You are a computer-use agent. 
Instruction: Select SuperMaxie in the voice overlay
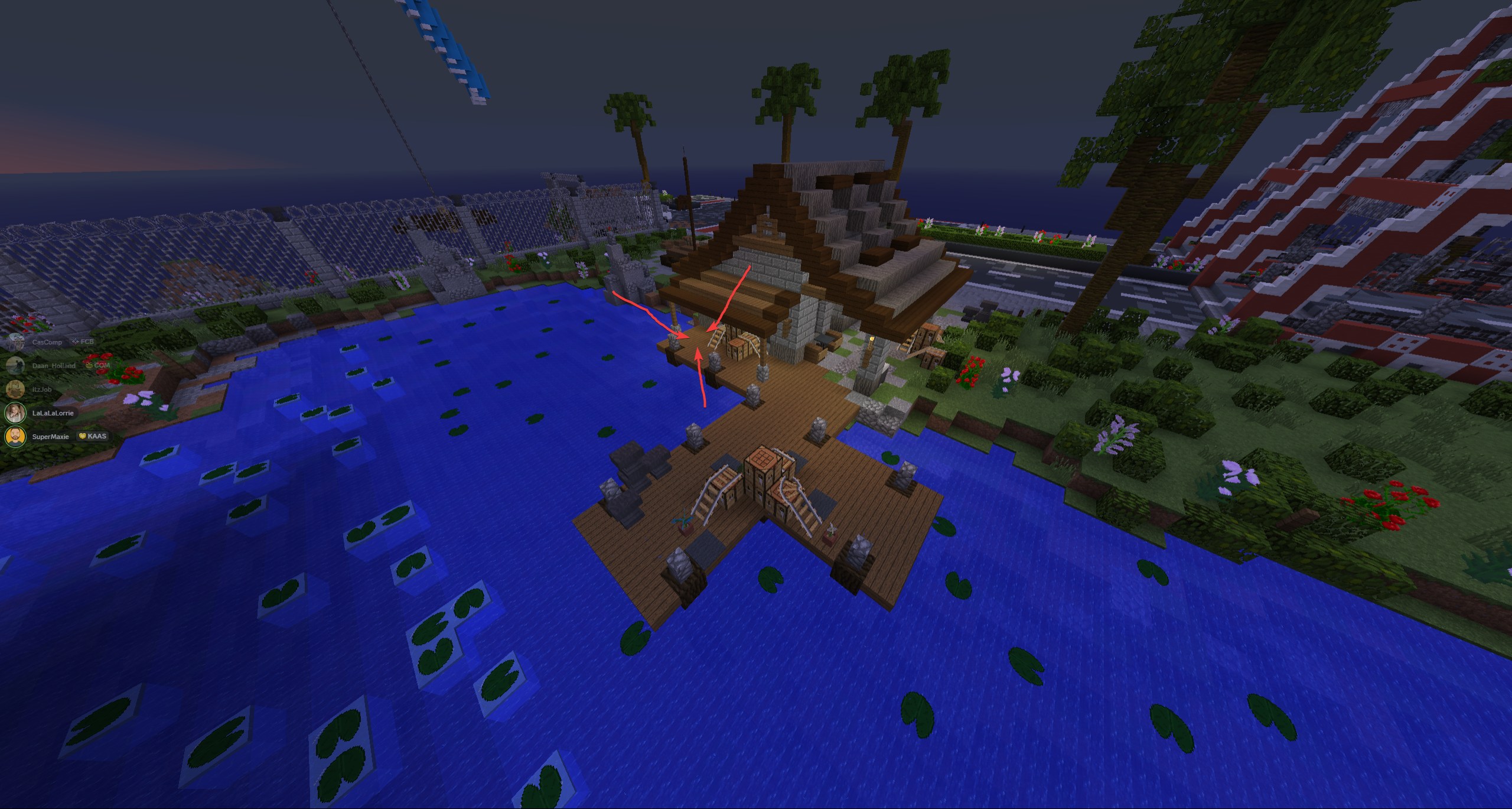[x=50, y=437]
